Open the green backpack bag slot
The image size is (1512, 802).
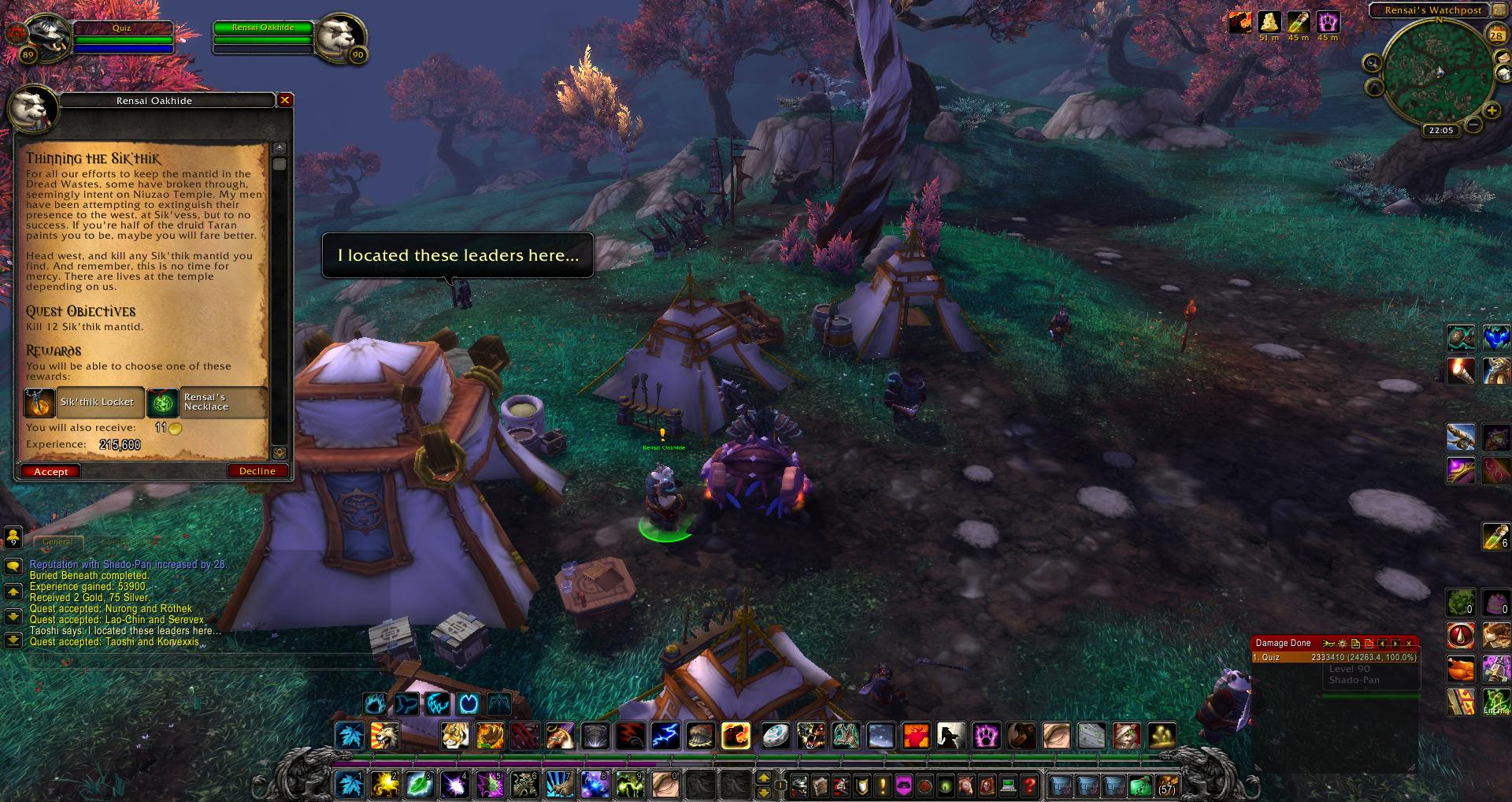point(1140,785)
